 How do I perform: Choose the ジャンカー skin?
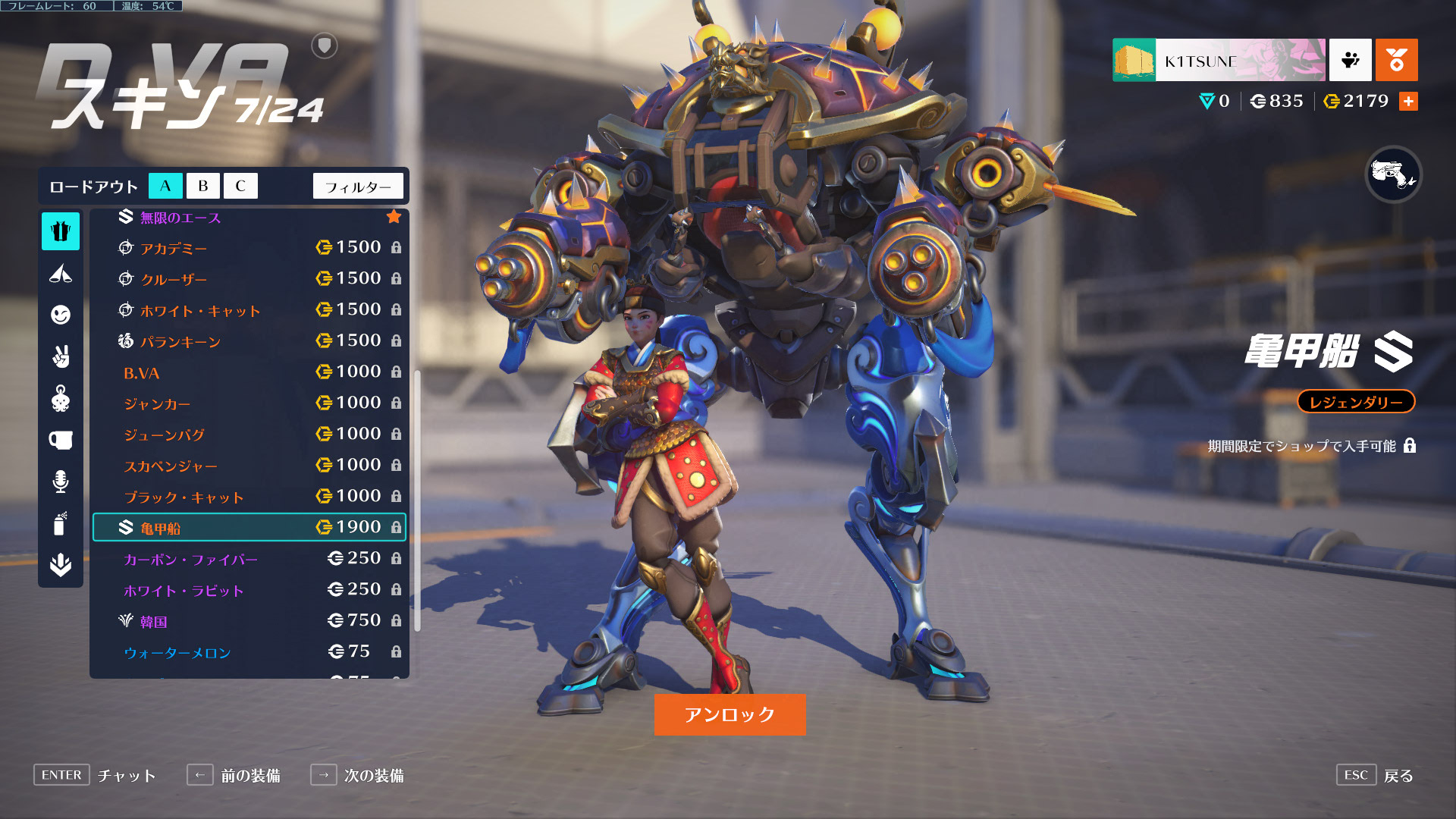click(x=249, y=403)
